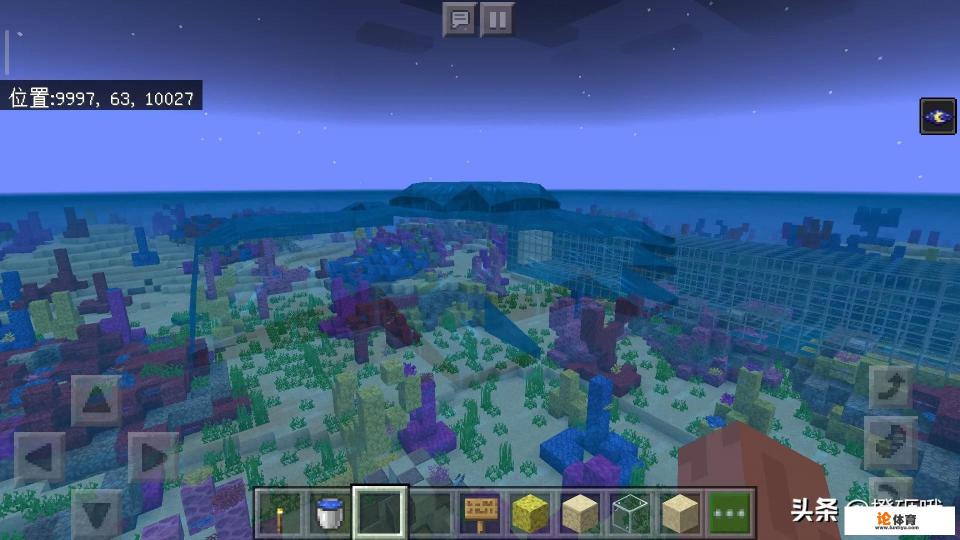The width and height of the screenshot is (960, 540).
Task: Open the chat button
Action: pos(460,20)
